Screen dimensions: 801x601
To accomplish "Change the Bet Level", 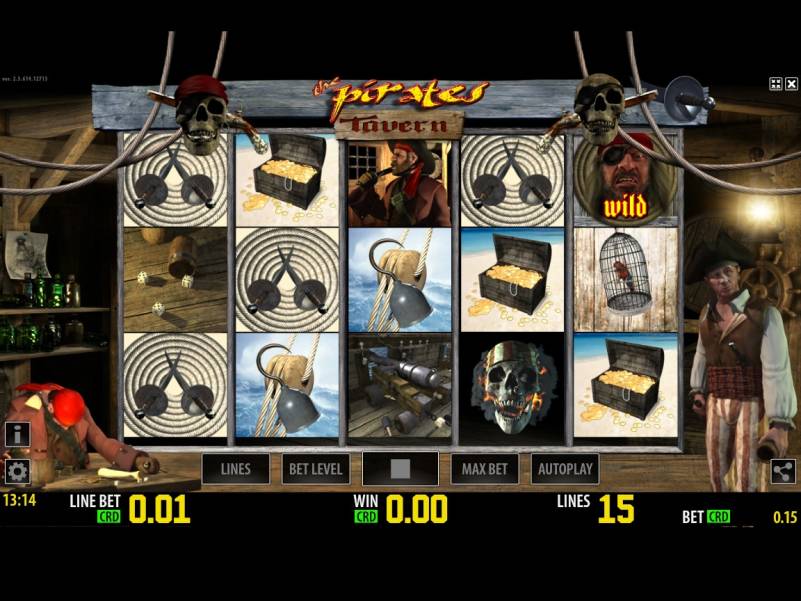I will [316, 468].
